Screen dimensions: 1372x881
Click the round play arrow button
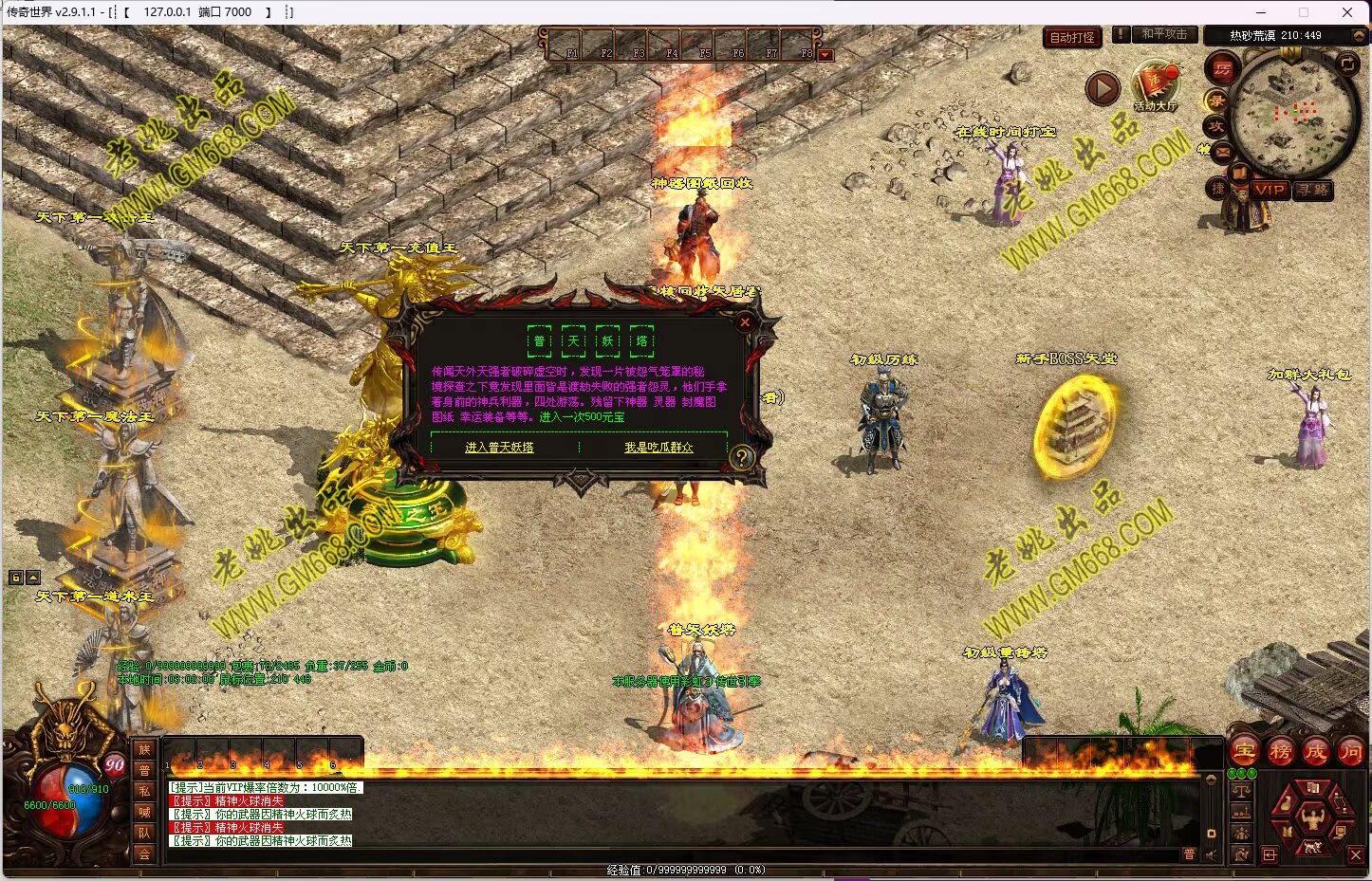[x=1102, y=89]
